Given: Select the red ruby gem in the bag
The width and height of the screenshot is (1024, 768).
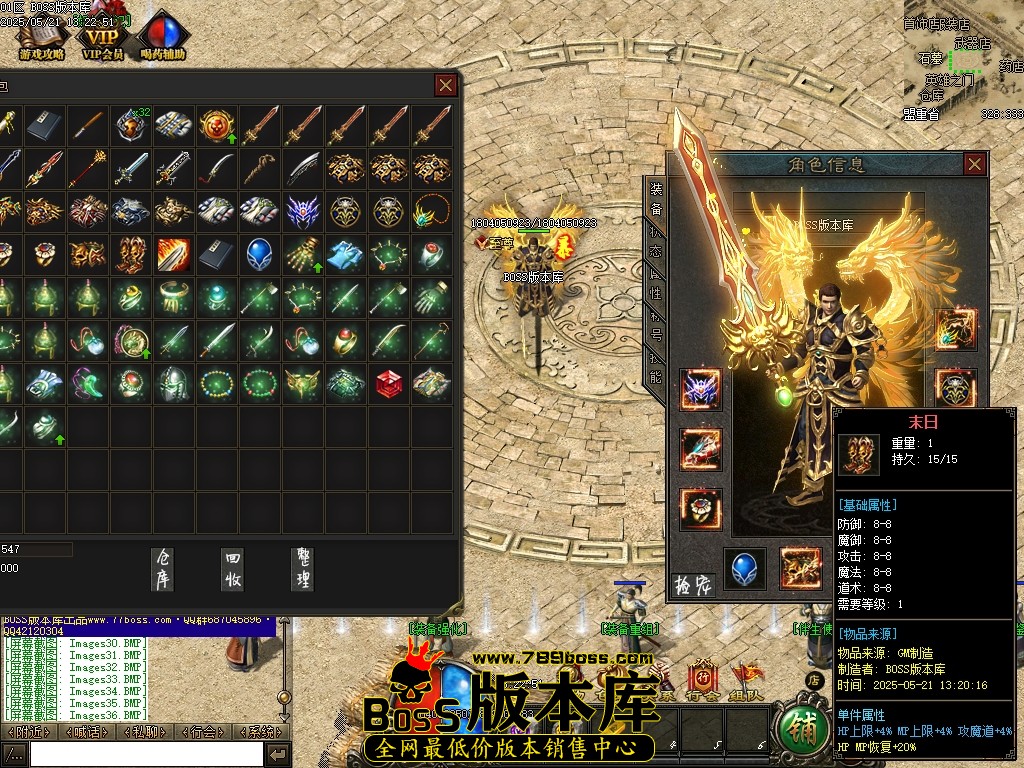Looking at the screenshot, I should click(x=389, y=382).
